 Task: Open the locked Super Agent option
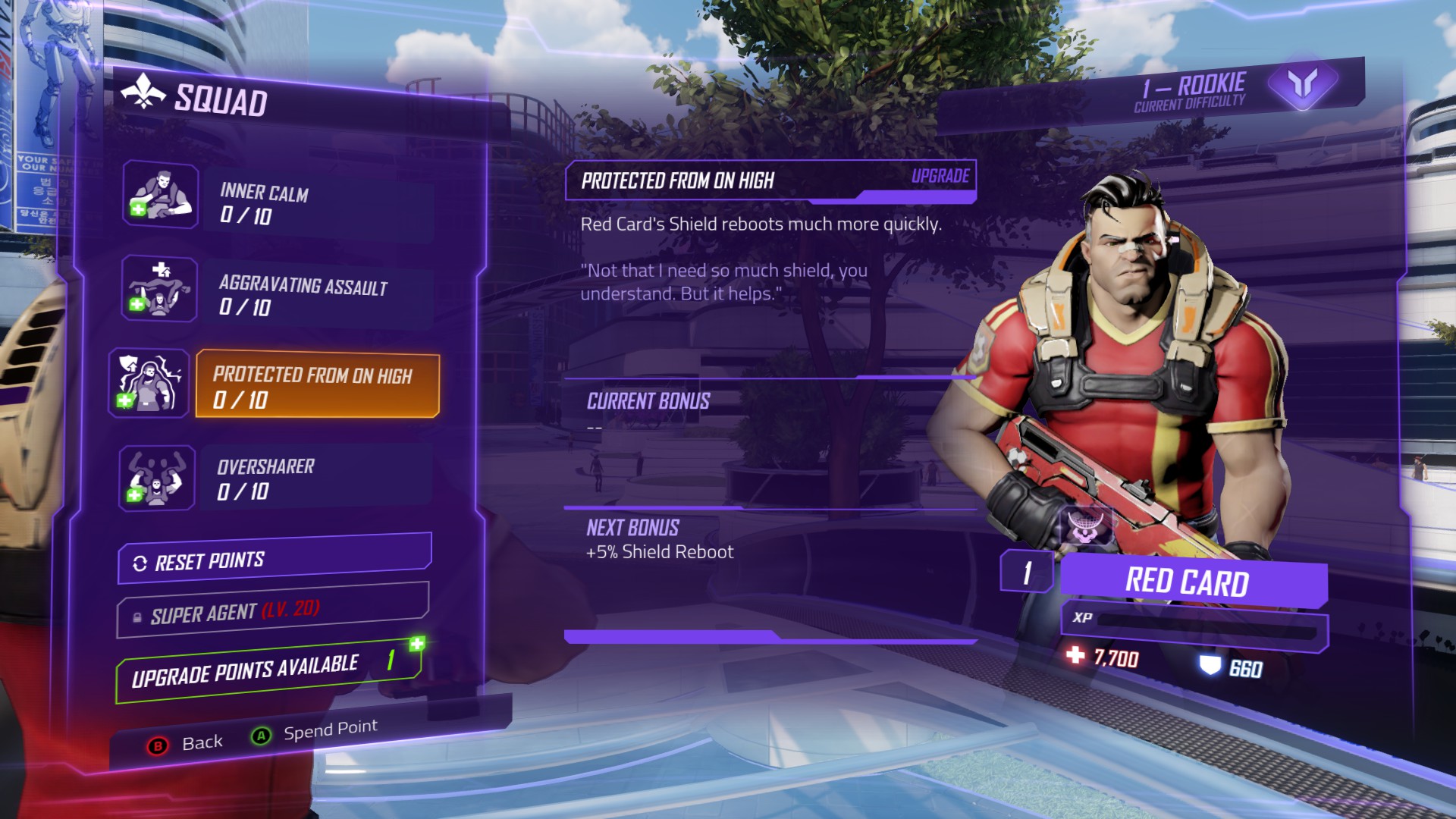pyautogui.click(x=272, y=610)
